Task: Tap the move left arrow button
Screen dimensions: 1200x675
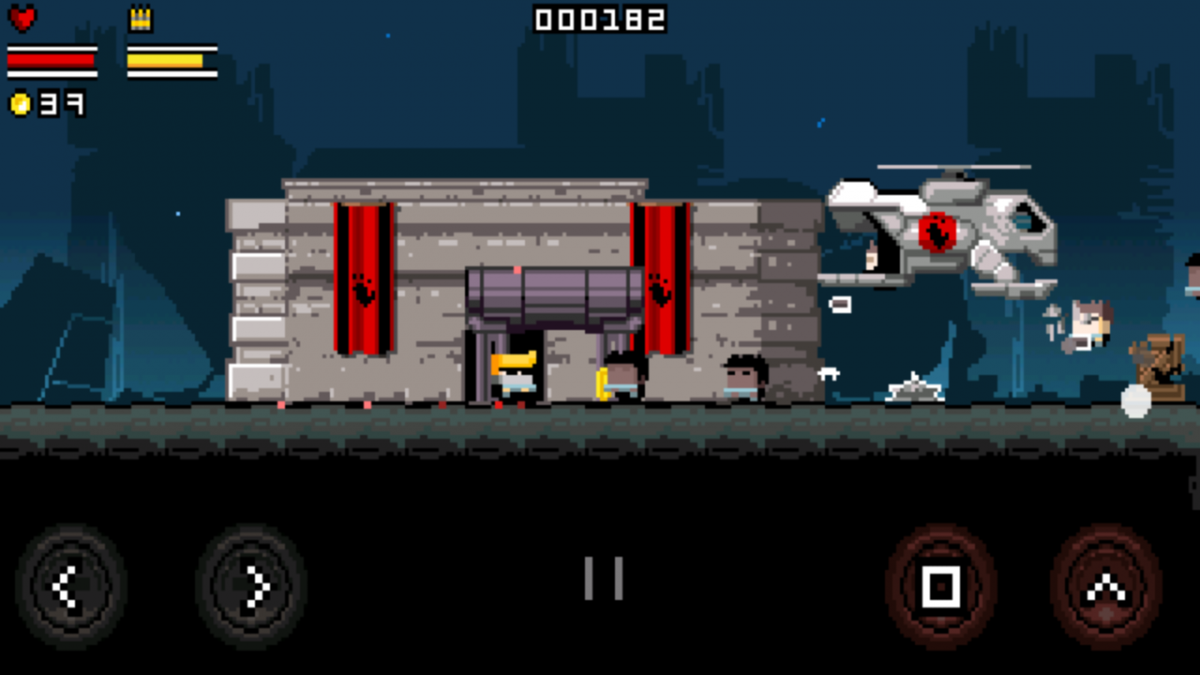Action: coord(70,587)
